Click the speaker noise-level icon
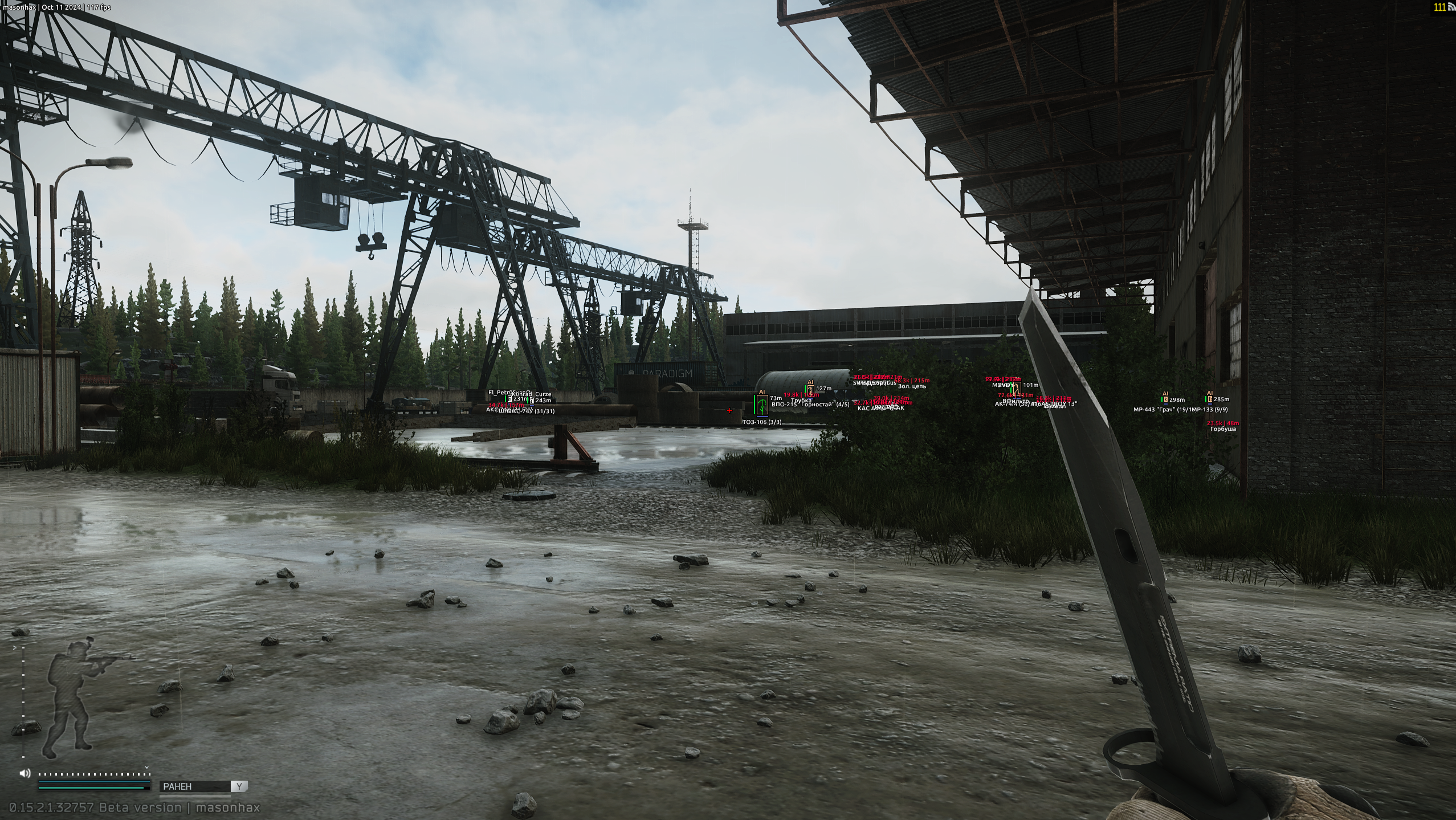This screenshot has width=1456, height=820. [25, 773]
